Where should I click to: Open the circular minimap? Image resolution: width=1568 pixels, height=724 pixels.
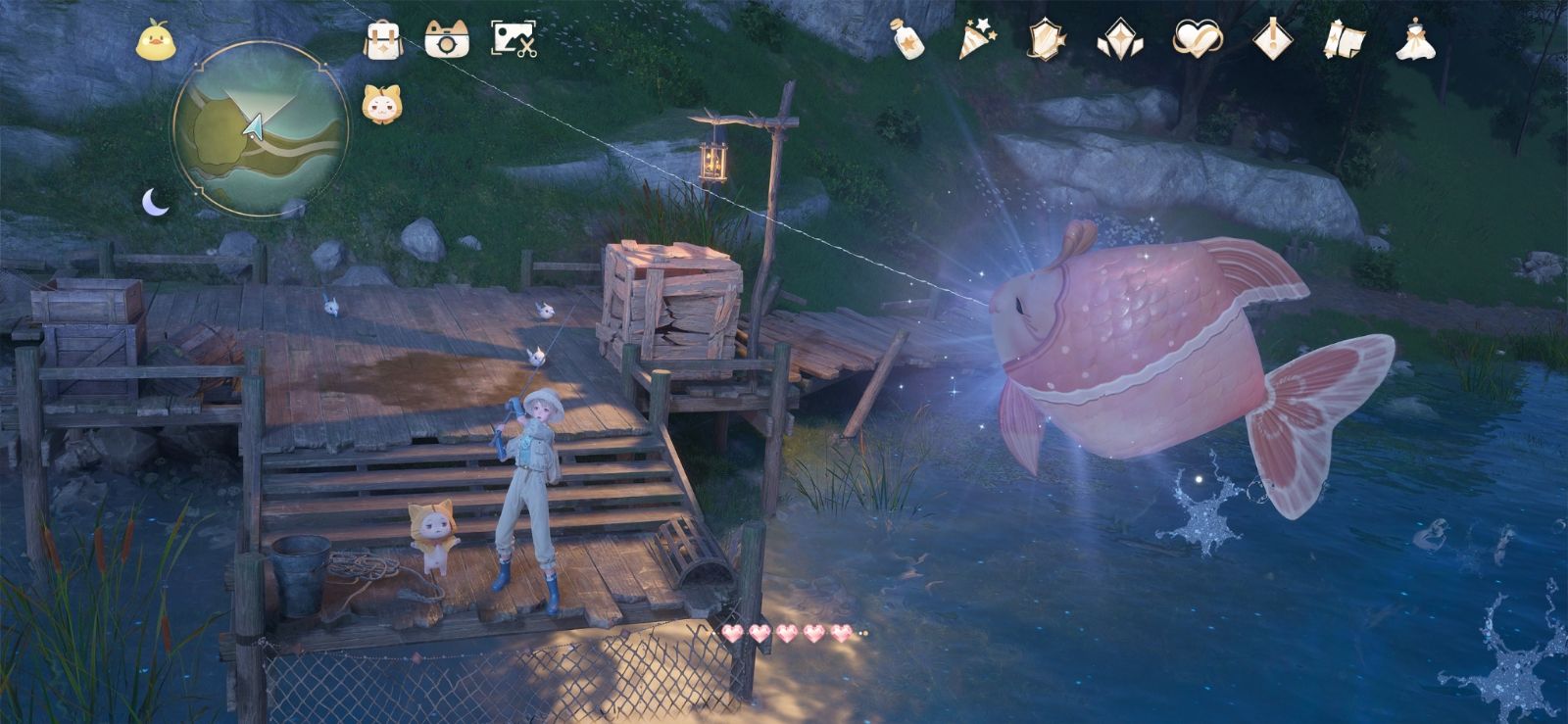(261, 126)
